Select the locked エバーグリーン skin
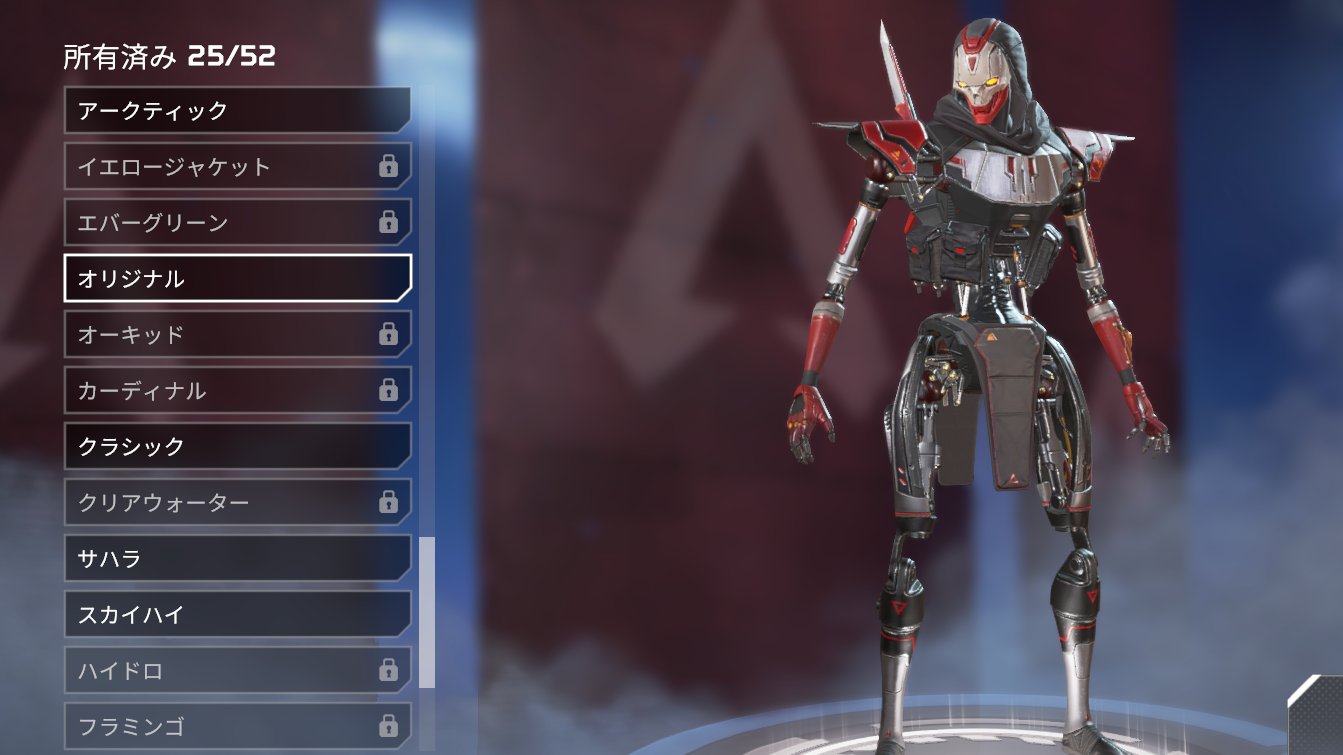The height and width of the screenshot is (755, 1343). coord(237,222)
